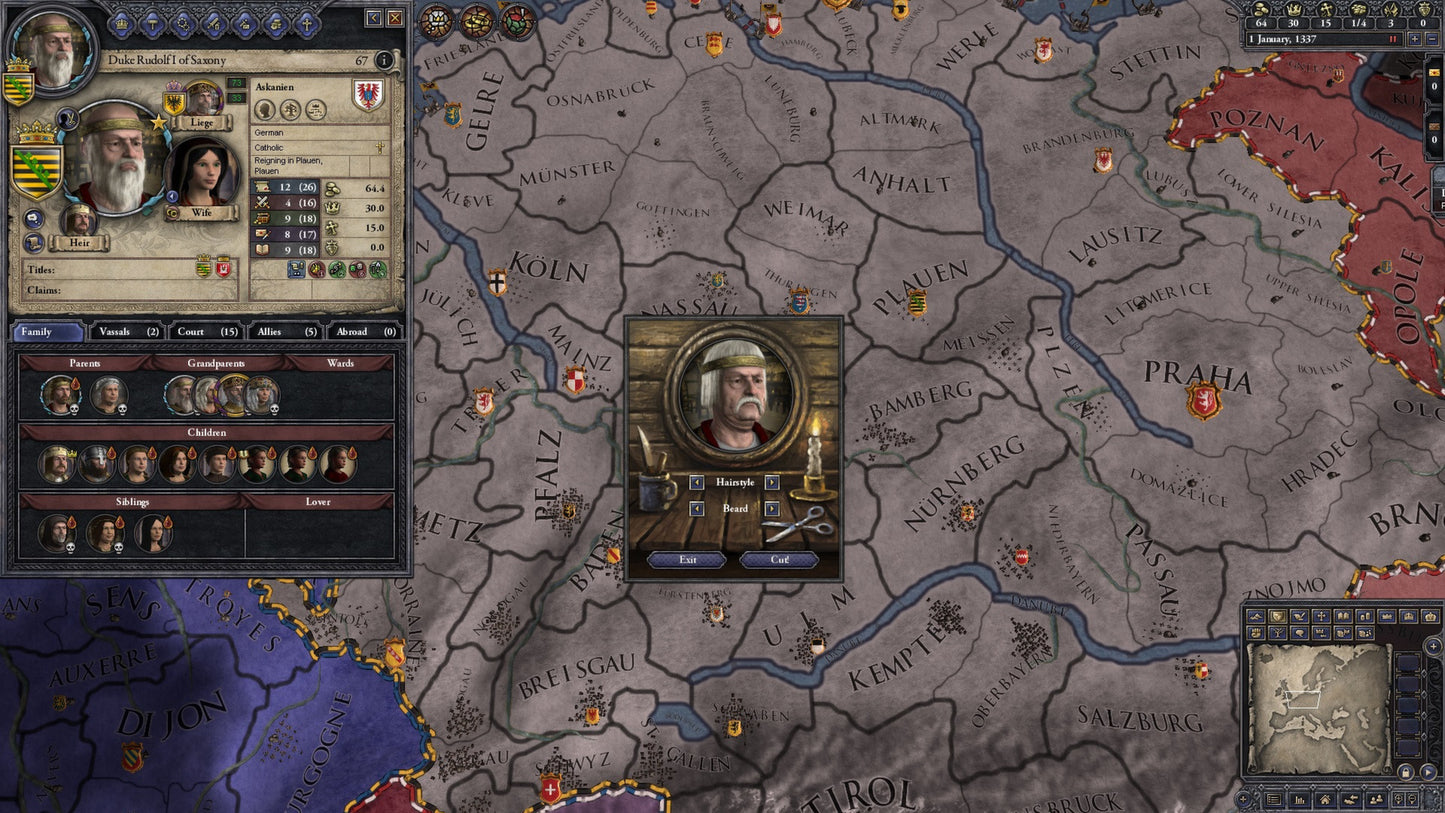
Task: Click the prestige crown icon in the top bar
Action: [1294, 10]
